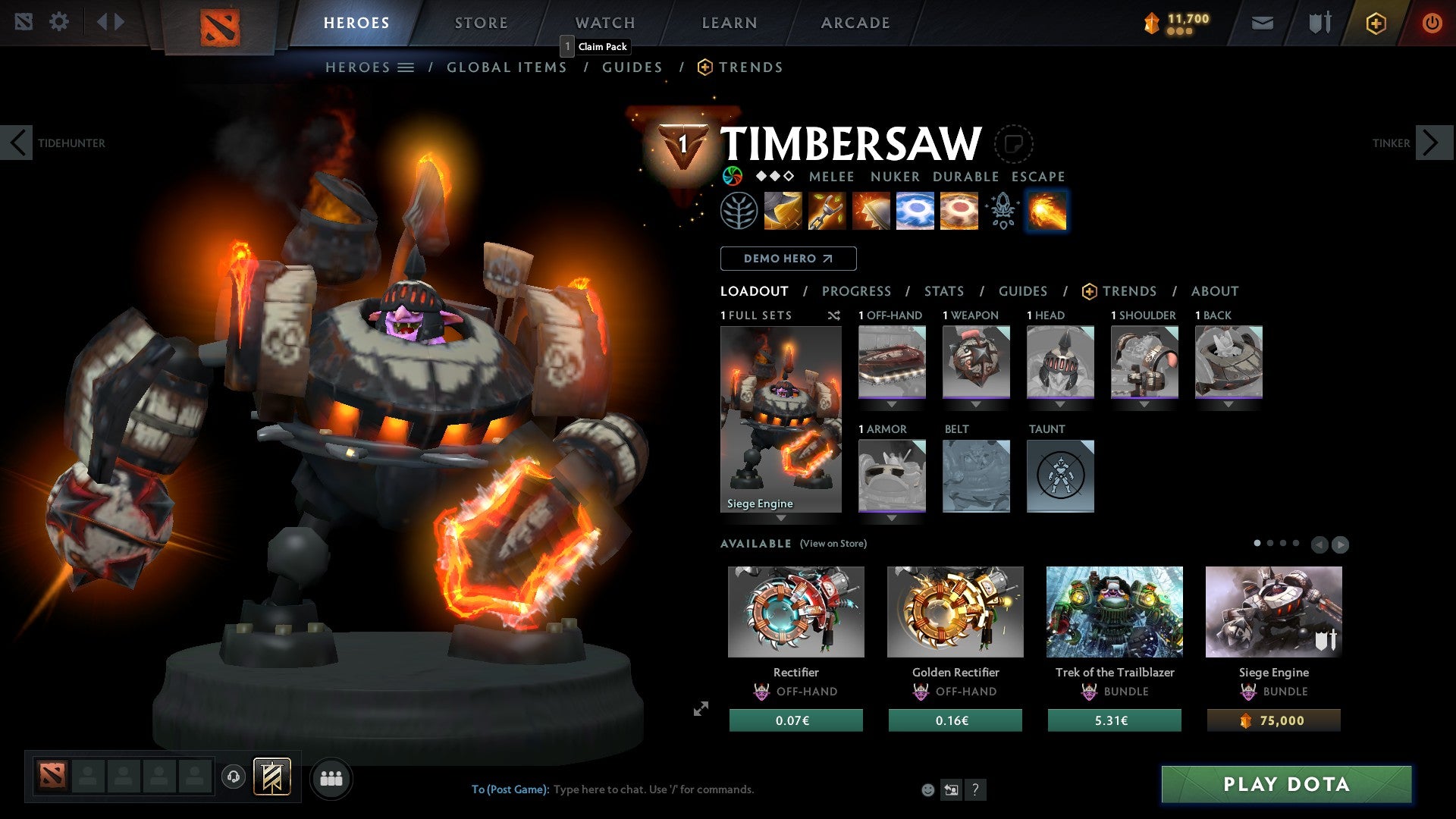
Task: Open the mail notifications inbox icon
Action: (1263, 23)
